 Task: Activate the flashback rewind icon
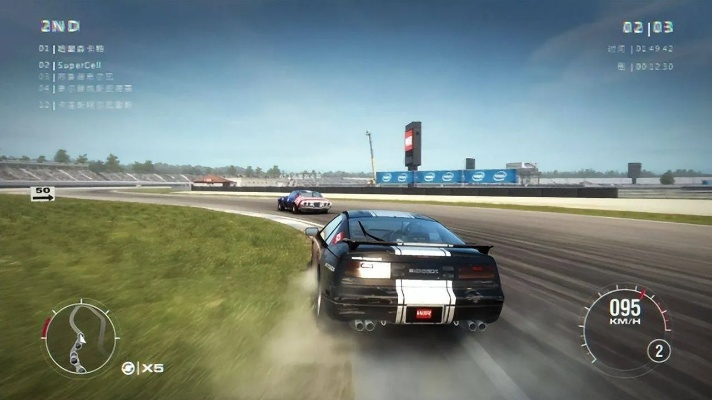pyautogui.click(x=129, y=368)
